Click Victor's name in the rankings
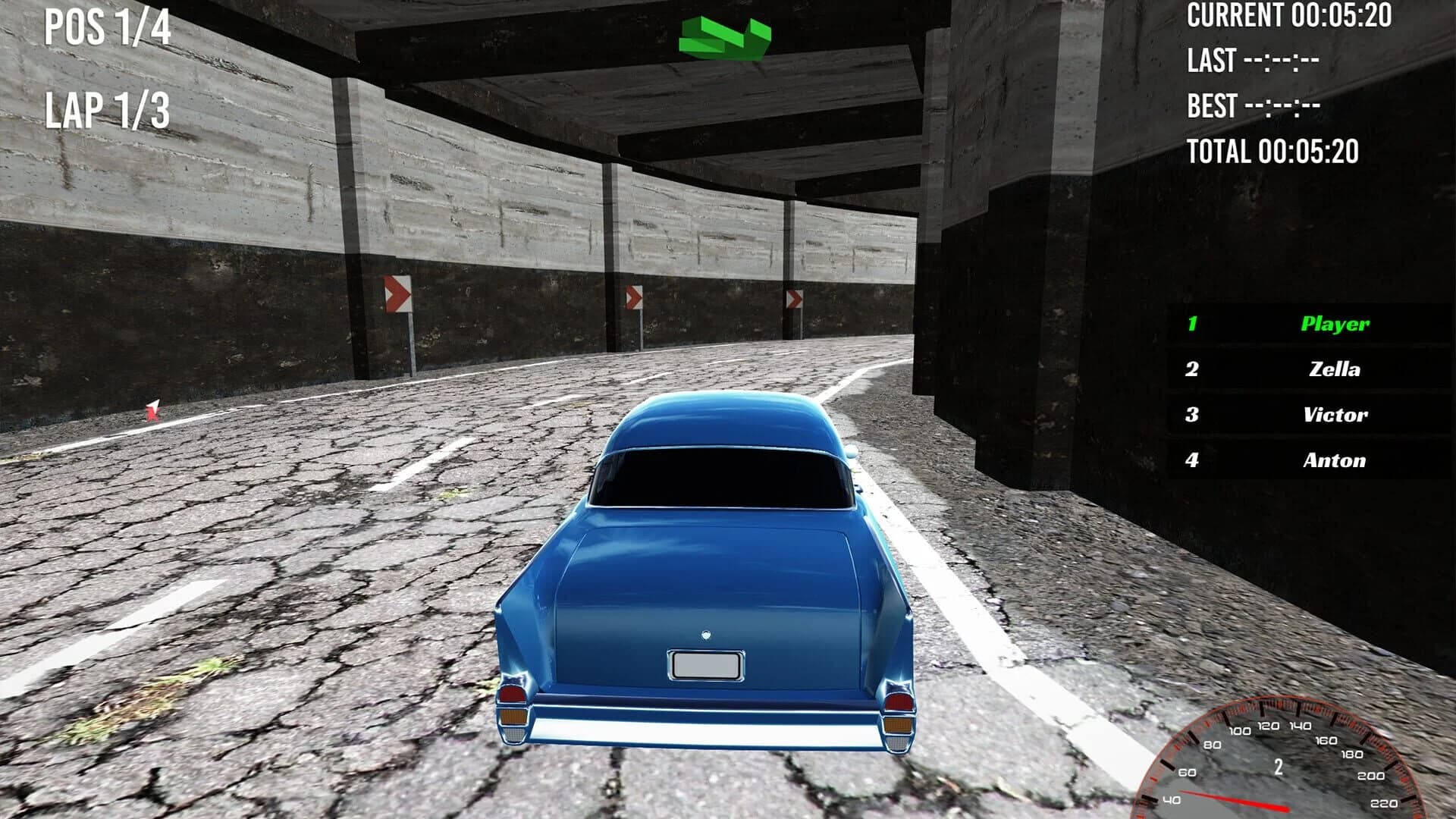This screenshot has height=819, width=1456. click(x=1335, y=415)
